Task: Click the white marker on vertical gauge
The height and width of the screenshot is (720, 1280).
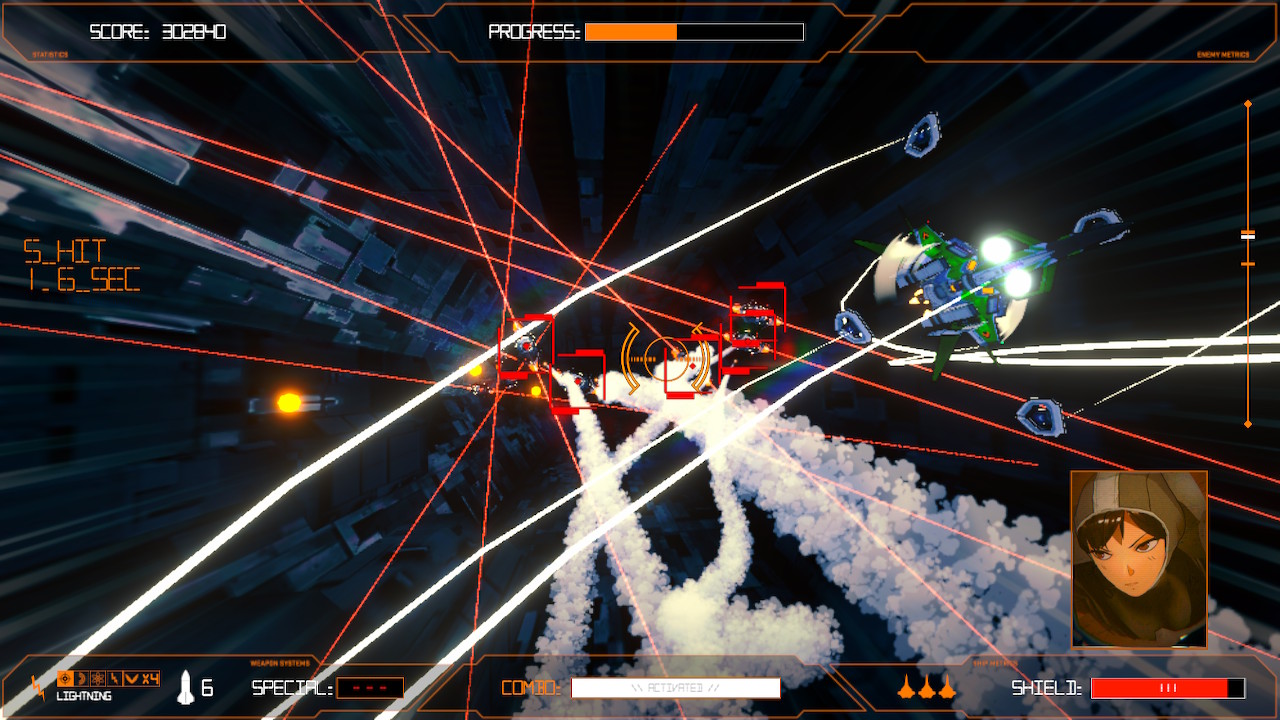Action: 1248,235
